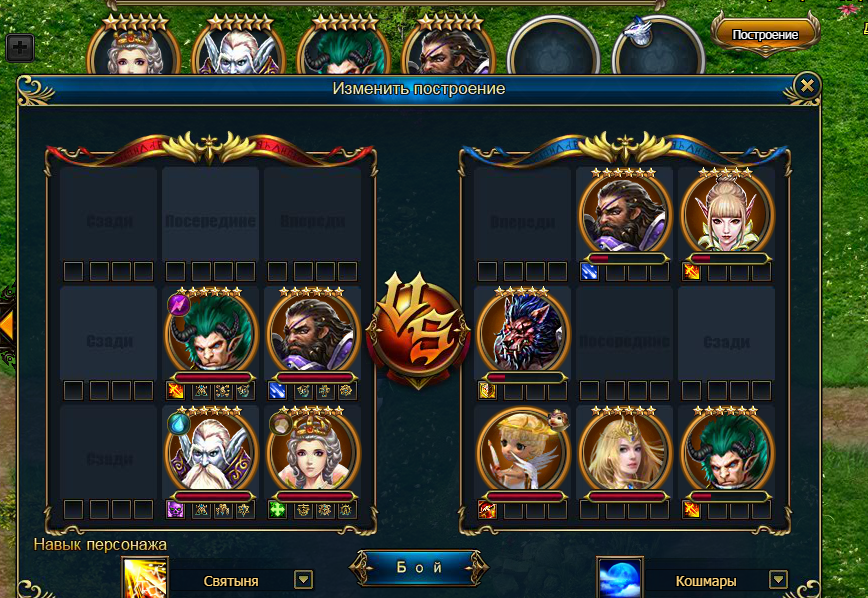The image size is (868, 598).
Task: Select the enemy blonde elf woman
Action: pos(727,214)
